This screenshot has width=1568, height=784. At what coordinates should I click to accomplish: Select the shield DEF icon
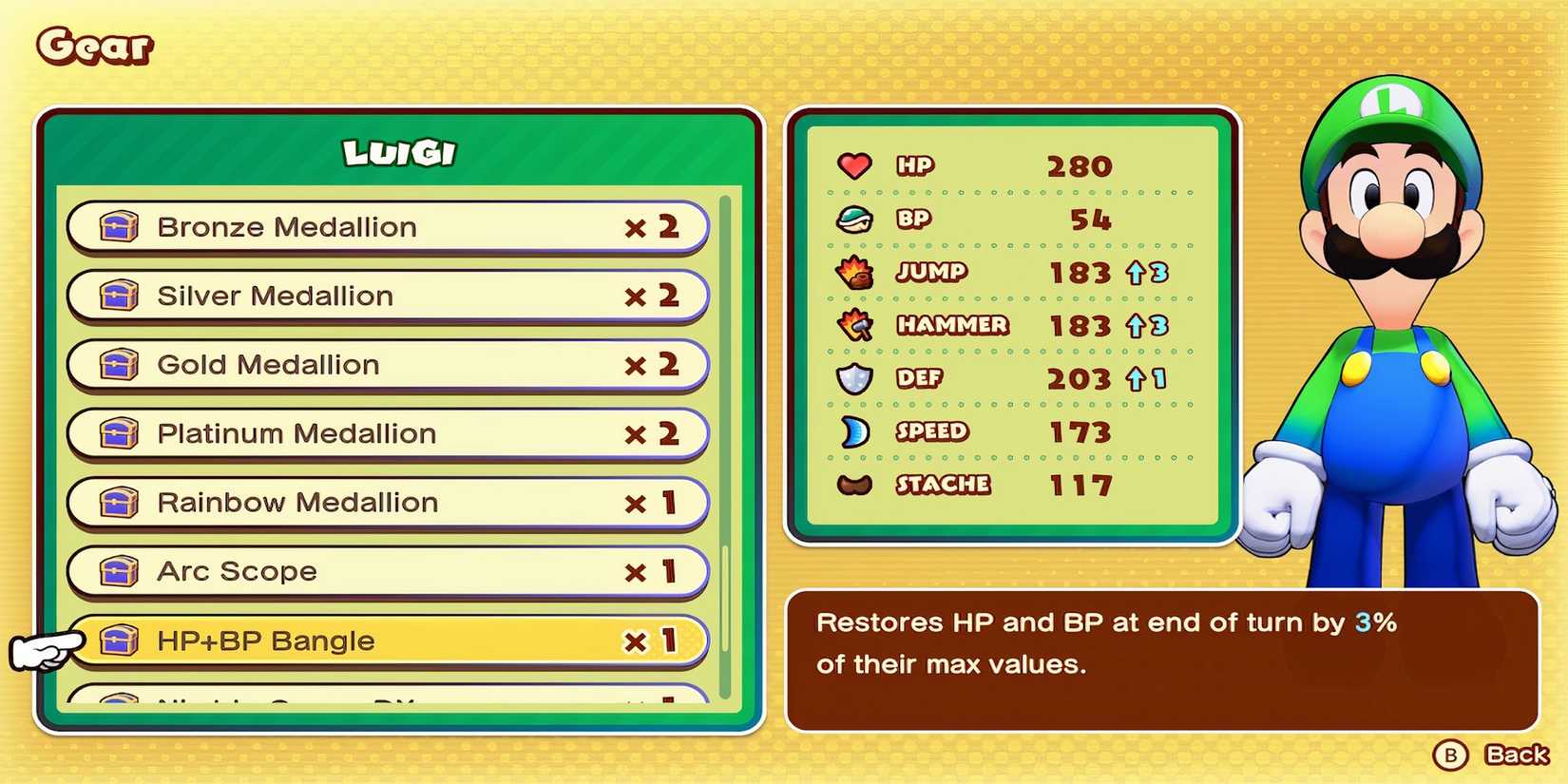[854, 378]
